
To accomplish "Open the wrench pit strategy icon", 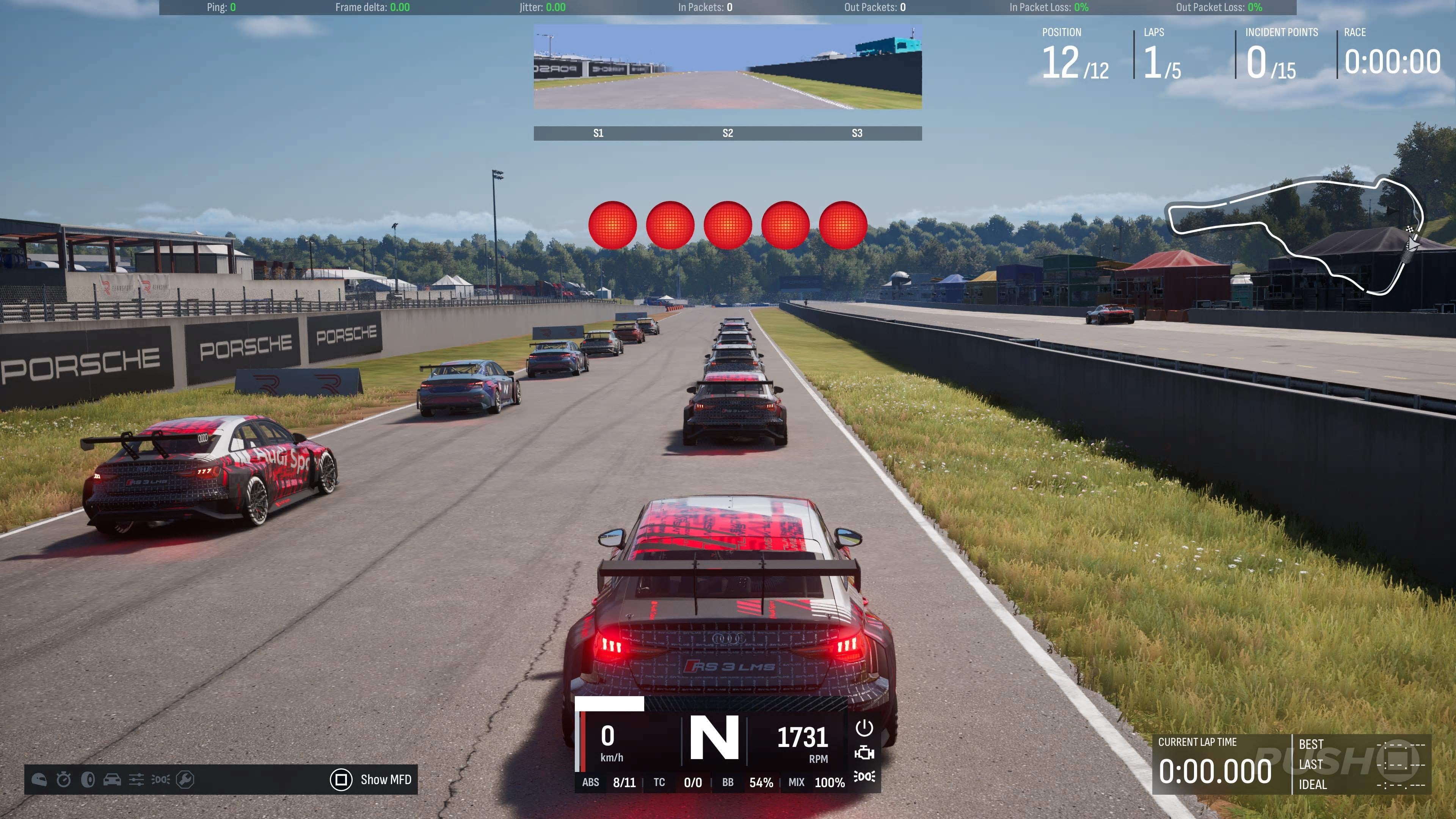I will (185, 780).
